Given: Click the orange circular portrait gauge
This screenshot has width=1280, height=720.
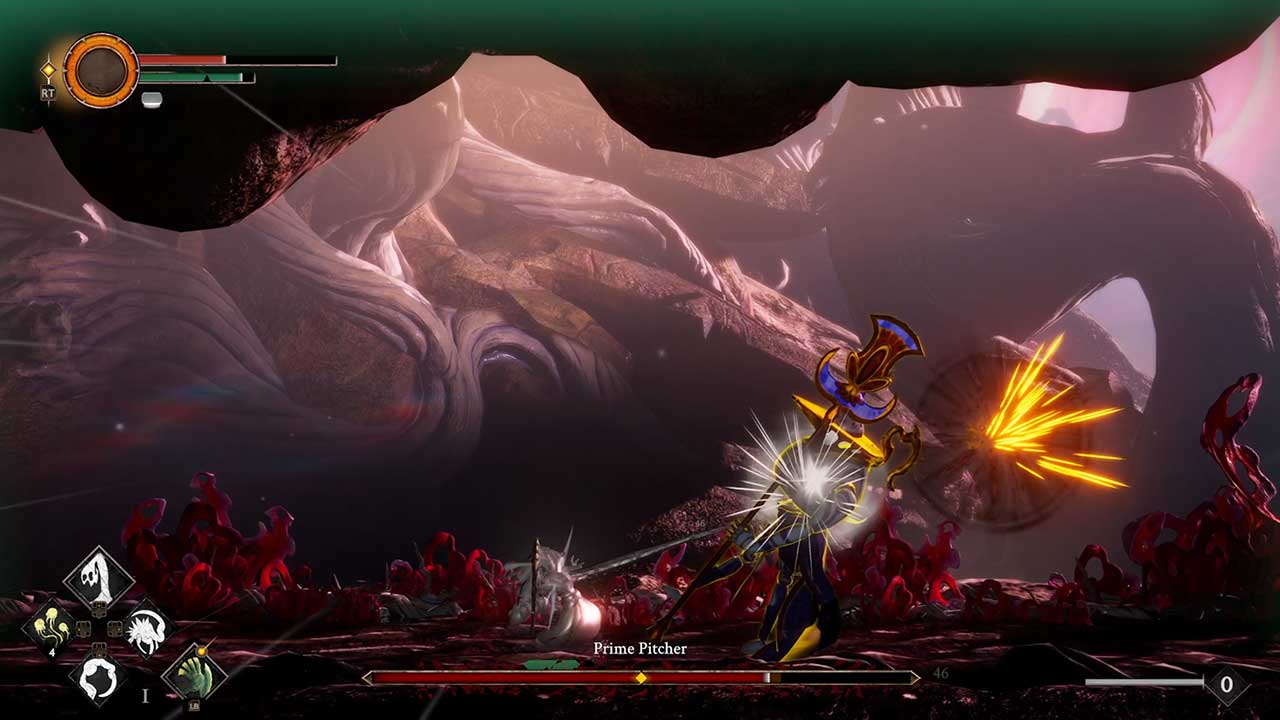Looking at the screenshot, I should click(101, 70).
